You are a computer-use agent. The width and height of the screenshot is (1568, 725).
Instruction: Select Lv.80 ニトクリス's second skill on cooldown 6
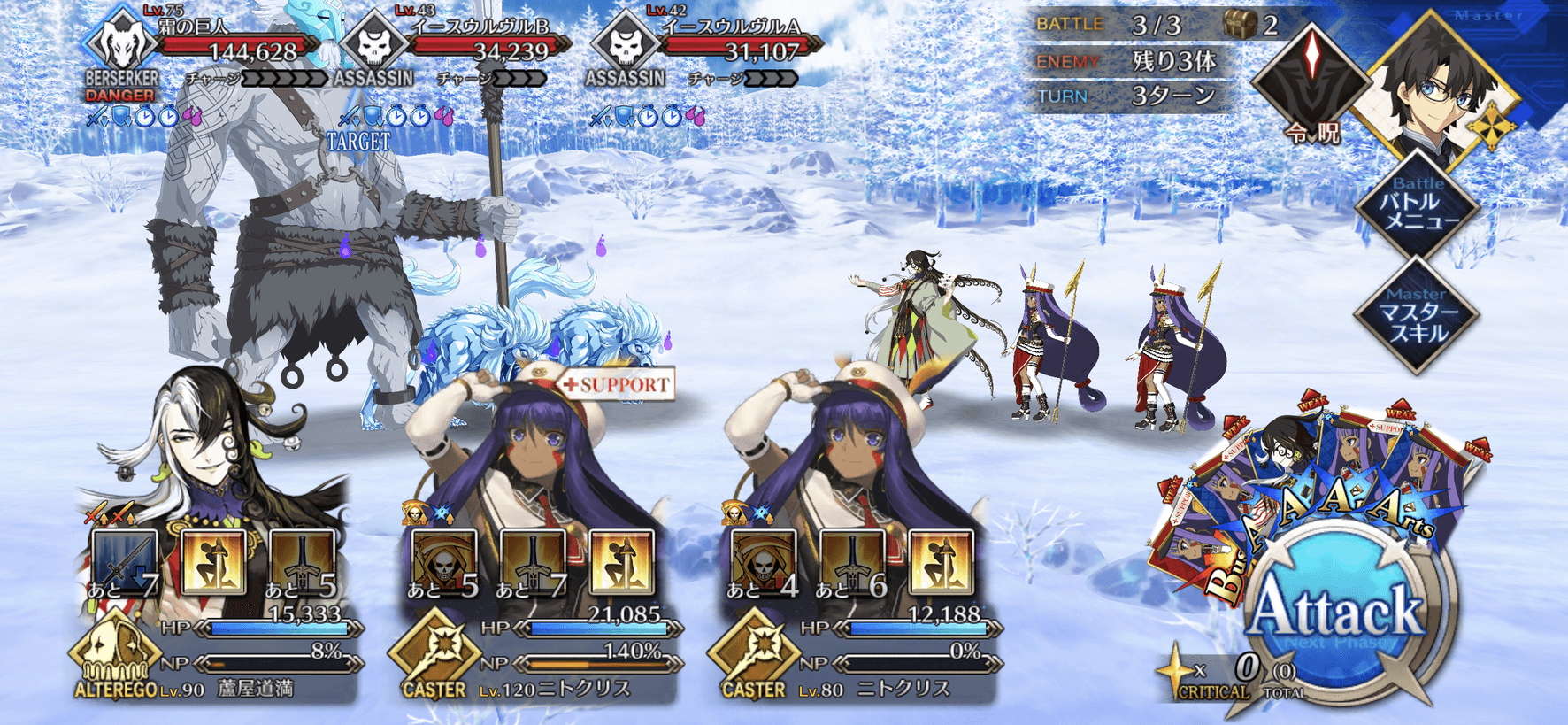coord(852,563)
